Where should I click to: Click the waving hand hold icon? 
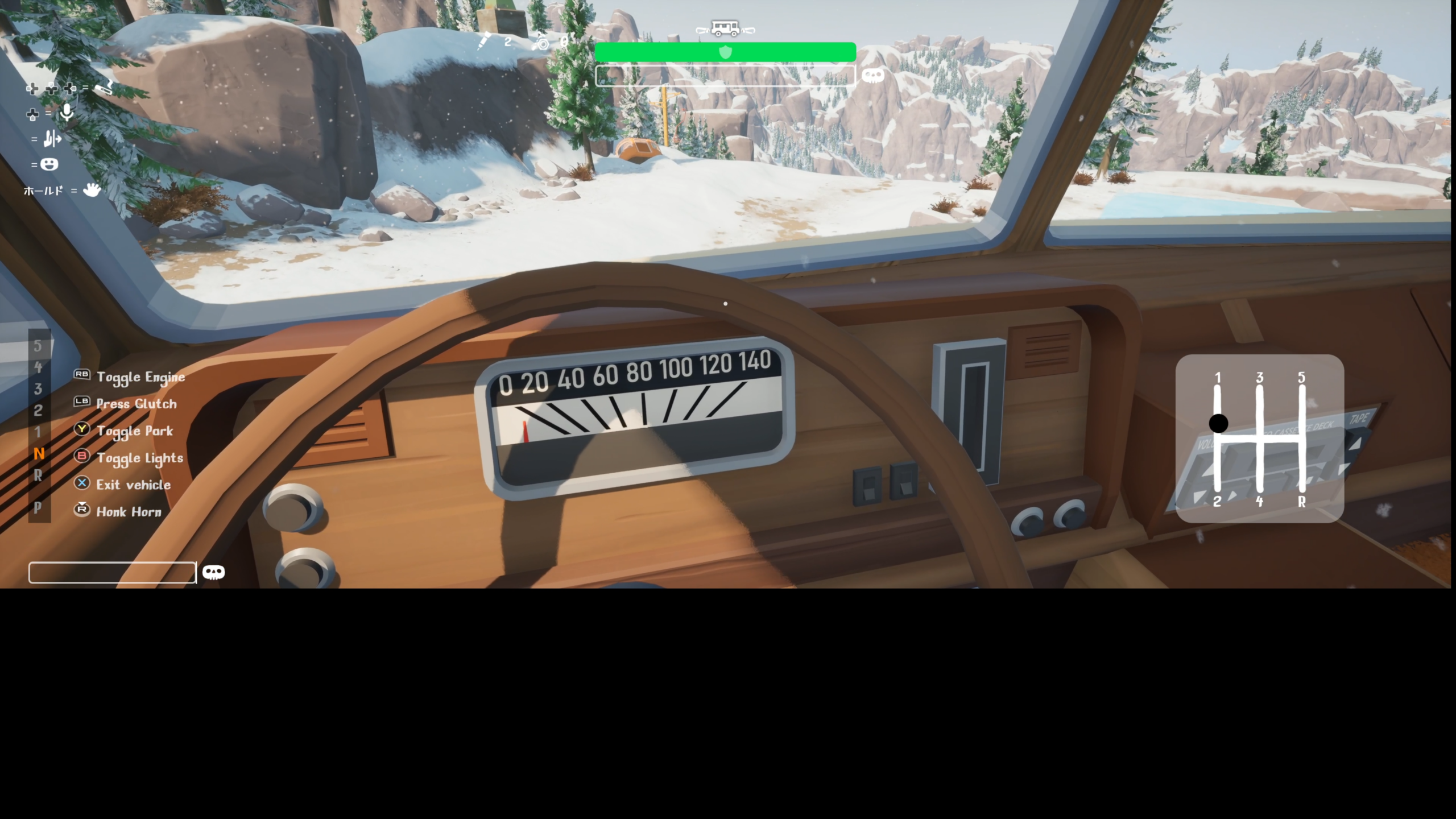point(92,190)
